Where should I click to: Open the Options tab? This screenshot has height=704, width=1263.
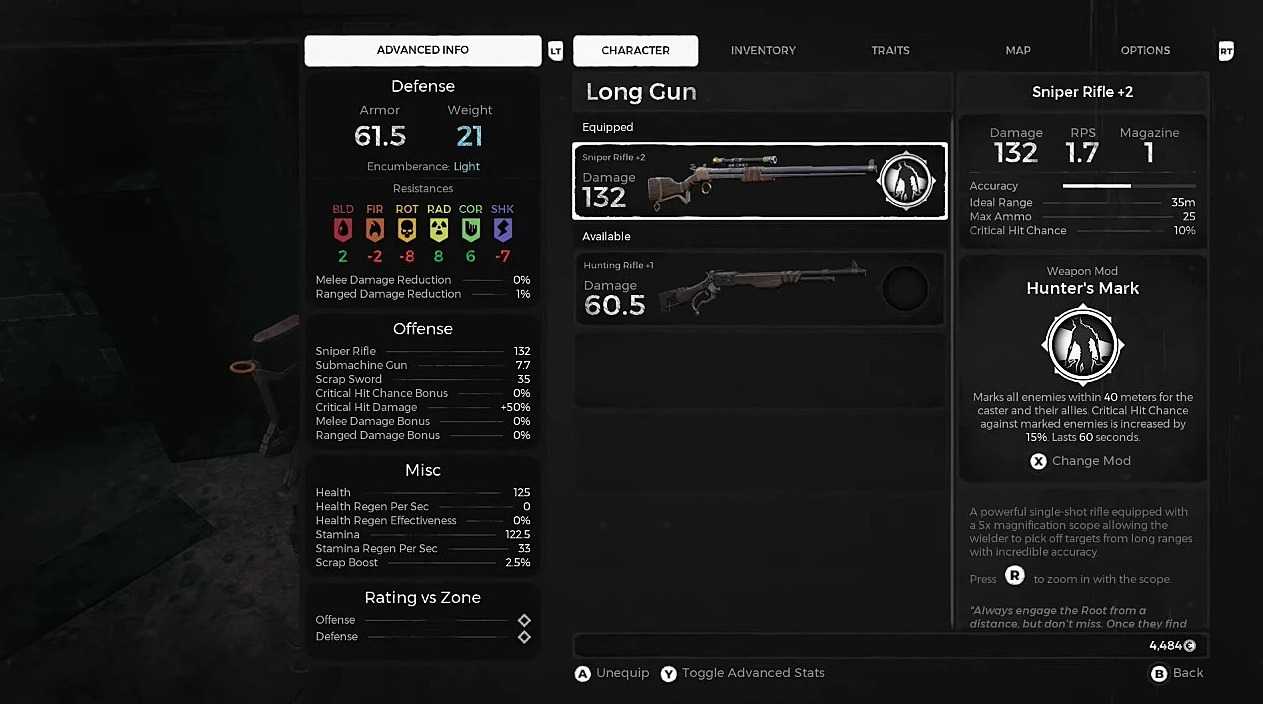[x=1145, y=50]
